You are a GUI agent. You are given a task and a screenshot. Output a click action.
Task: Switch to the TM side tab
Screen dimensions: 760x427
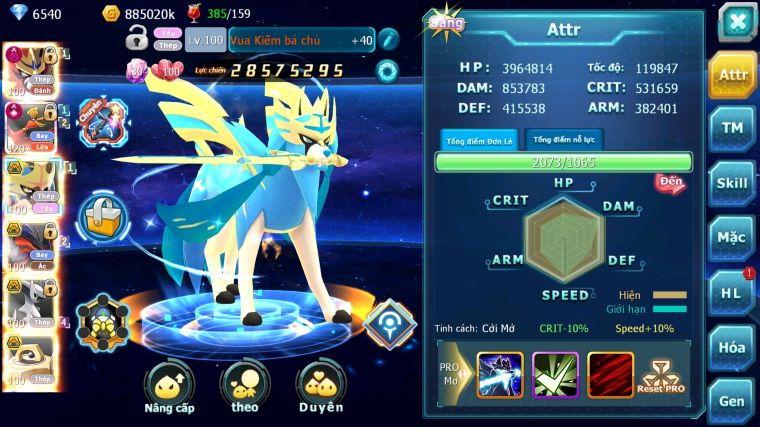(732, 128)
